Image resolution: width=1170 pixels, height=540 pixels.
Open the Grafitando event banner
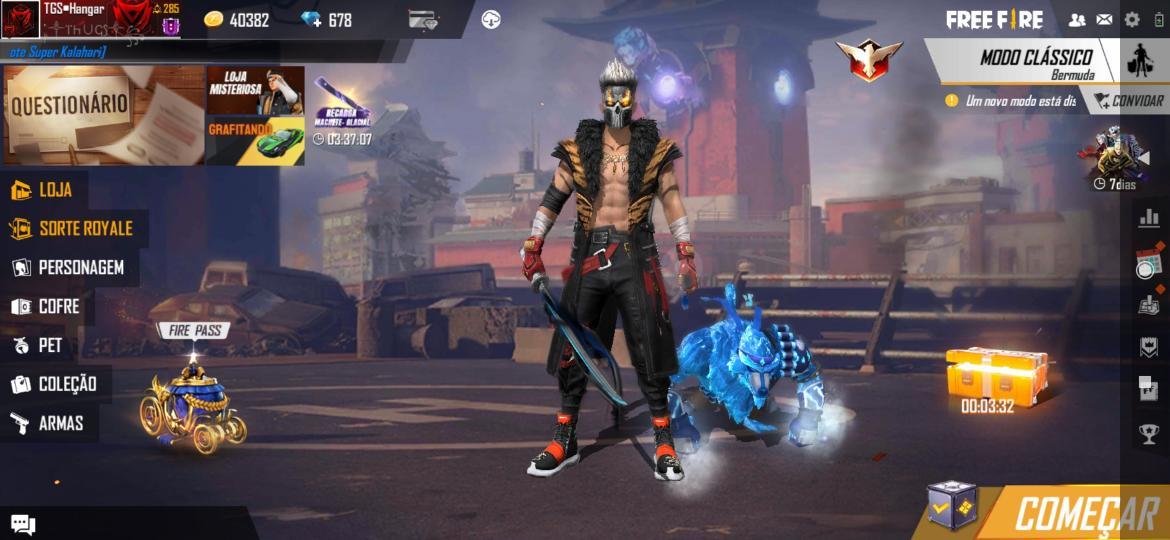coord(255,141)
